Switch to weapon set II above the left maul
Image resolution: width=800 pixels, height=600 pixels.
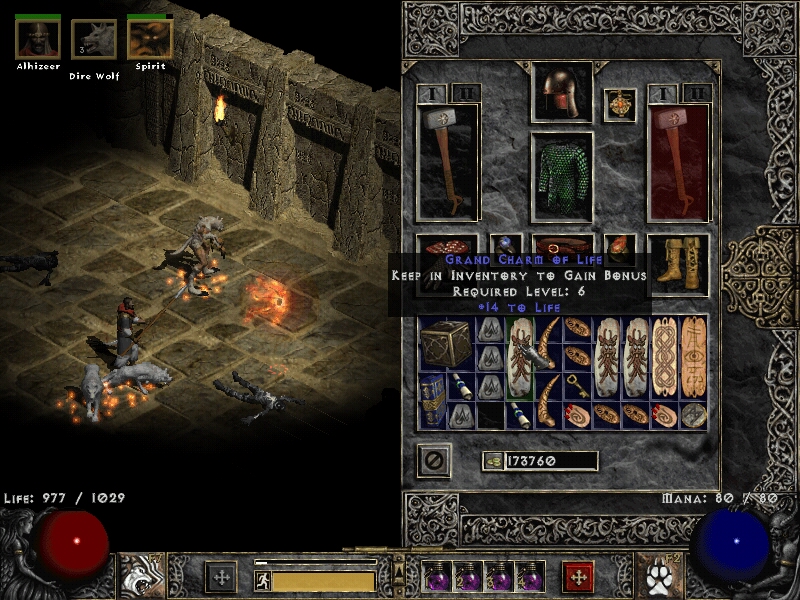[466, 93]
